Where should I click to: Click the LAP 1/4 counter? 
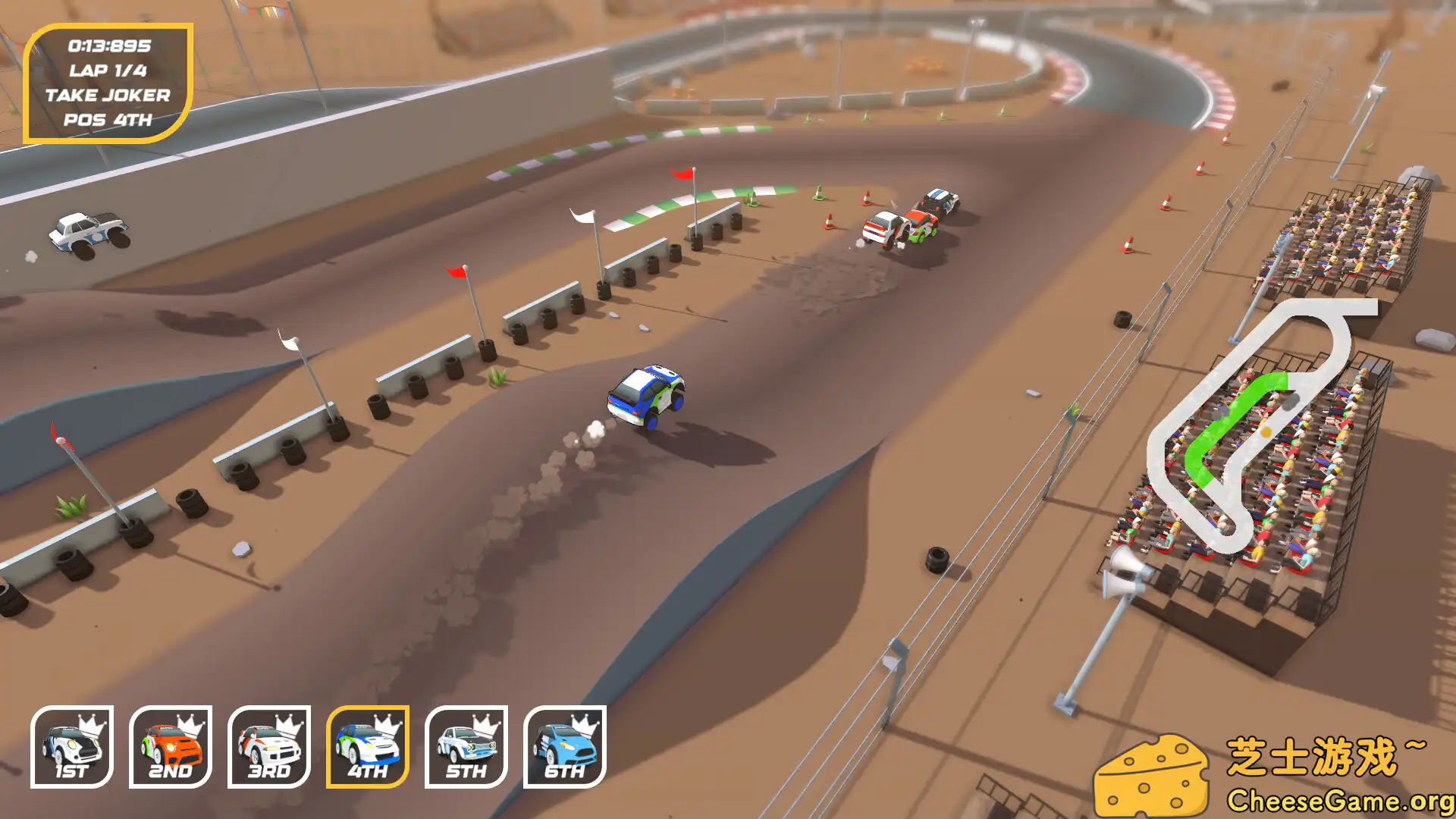point(108,71)
